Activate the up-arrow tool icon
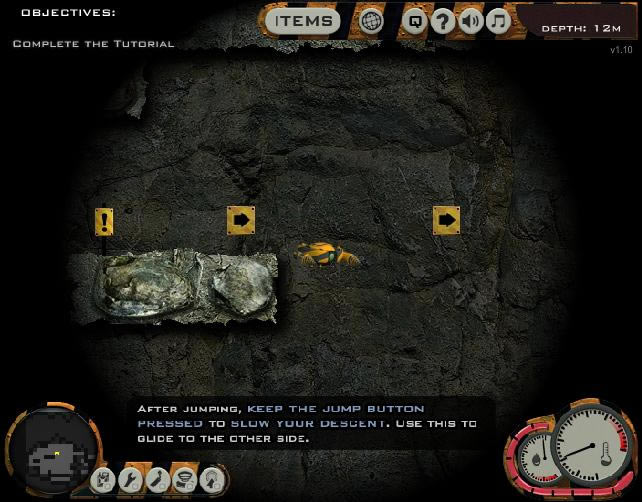The width and height of the screenshot is (642, 502). (211, 480)
